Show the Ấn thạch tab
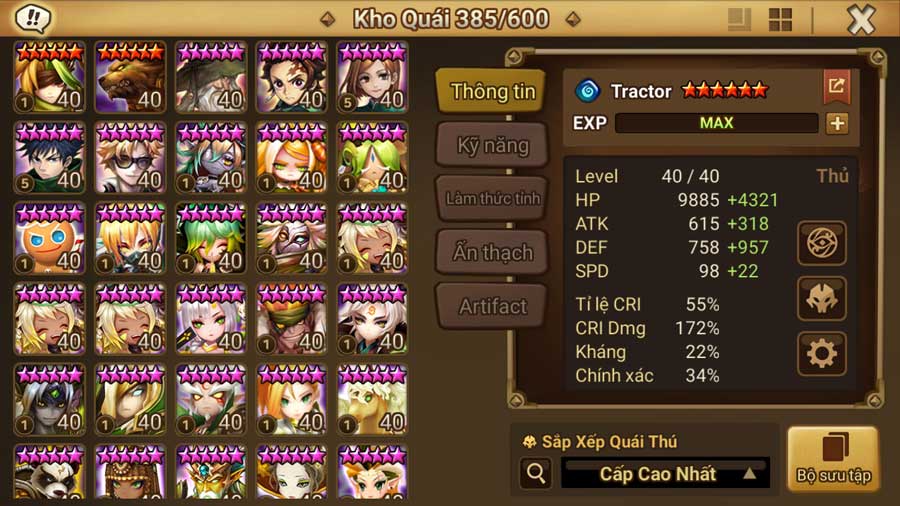The width and height of the screenshot is (900, 506). [x=492, y=252]
